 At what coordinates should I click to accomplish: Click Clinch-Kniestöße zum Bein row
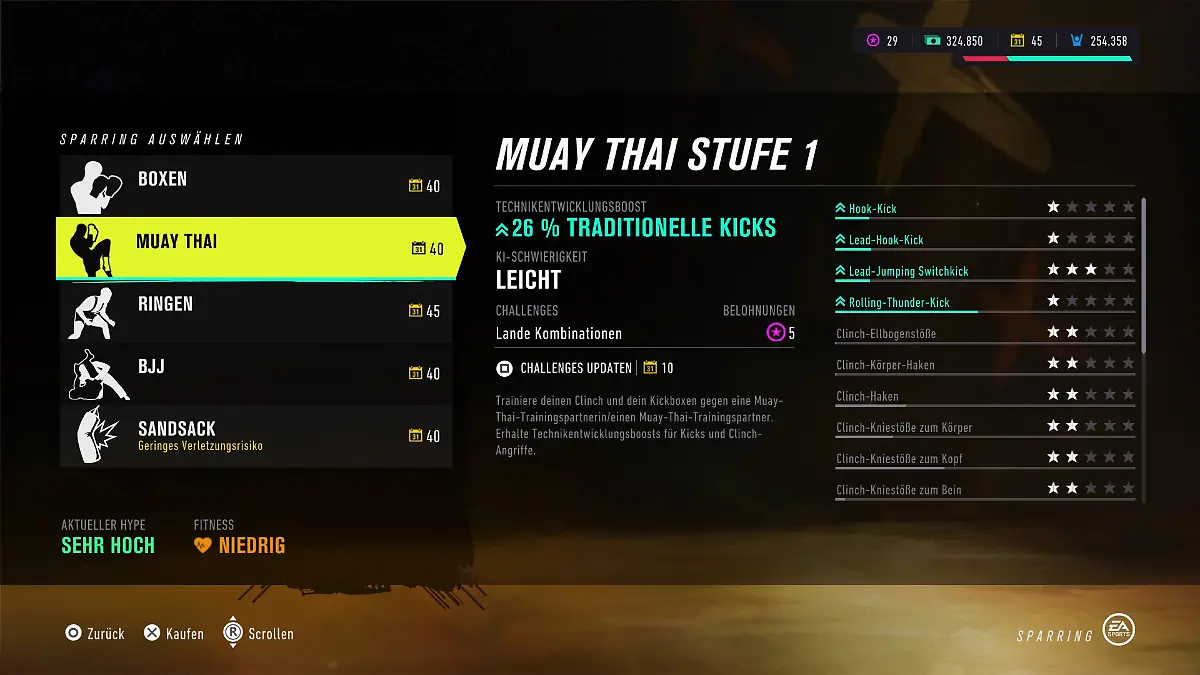pyautogui.click(x=984, y=490)
